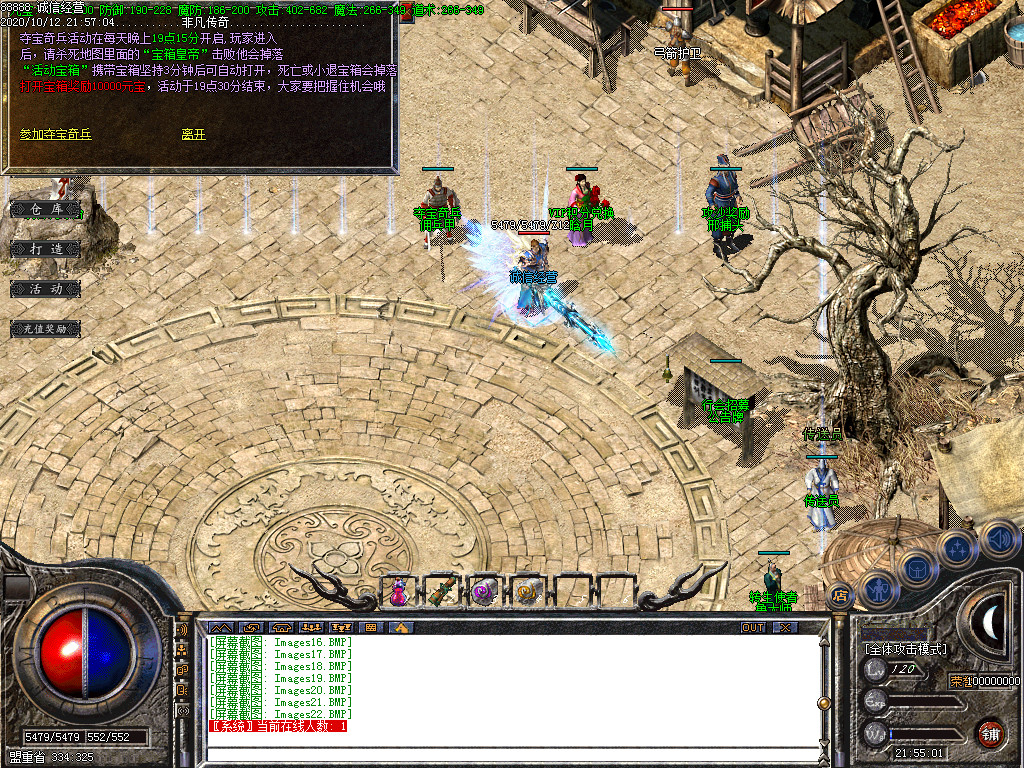
Task: Close the game with the X button
Action: (x=786, y=627)
